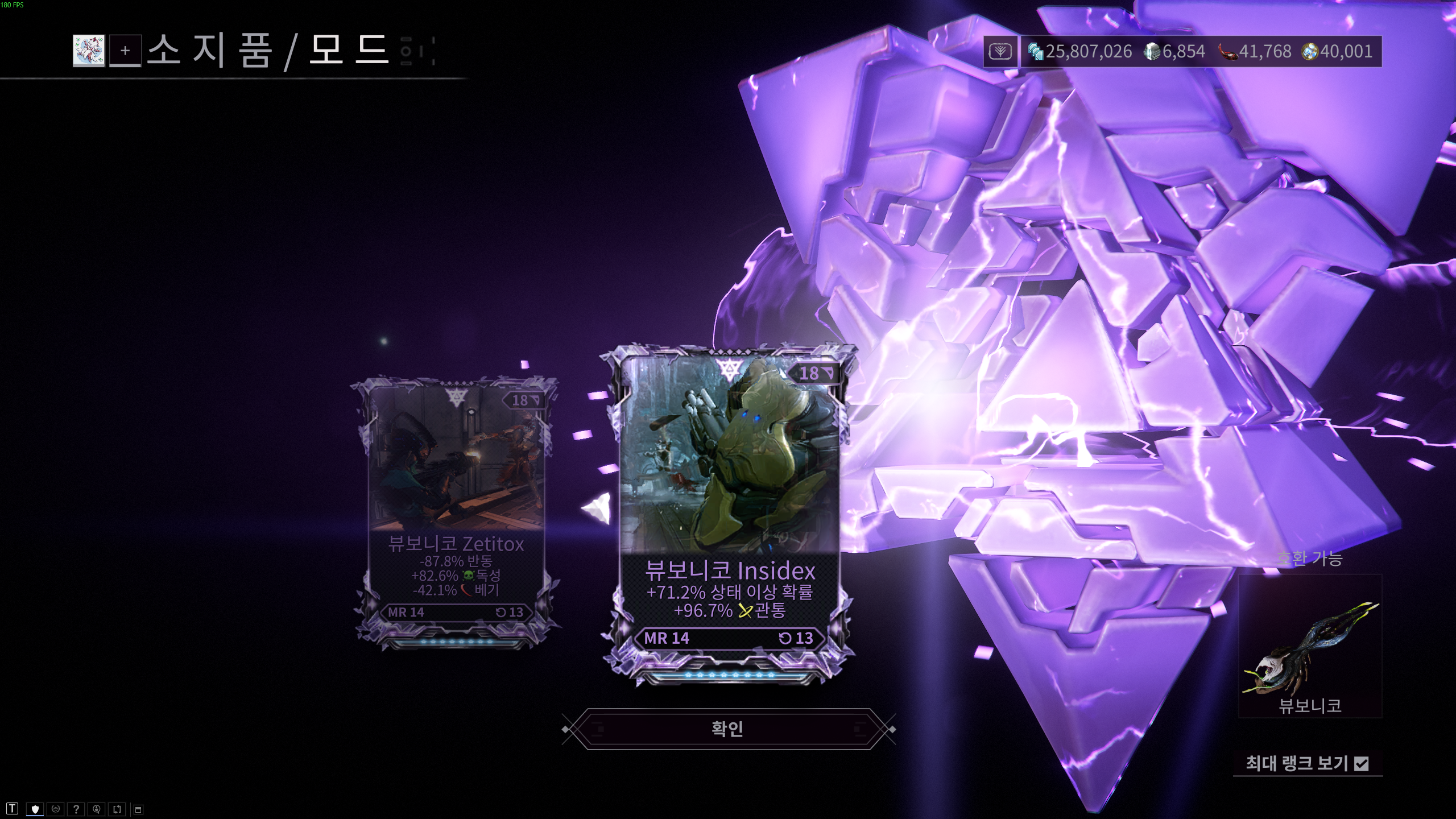Click the window icon in bottom toolbar
This screenshot has width=1456, height=819.
[138, 809]
